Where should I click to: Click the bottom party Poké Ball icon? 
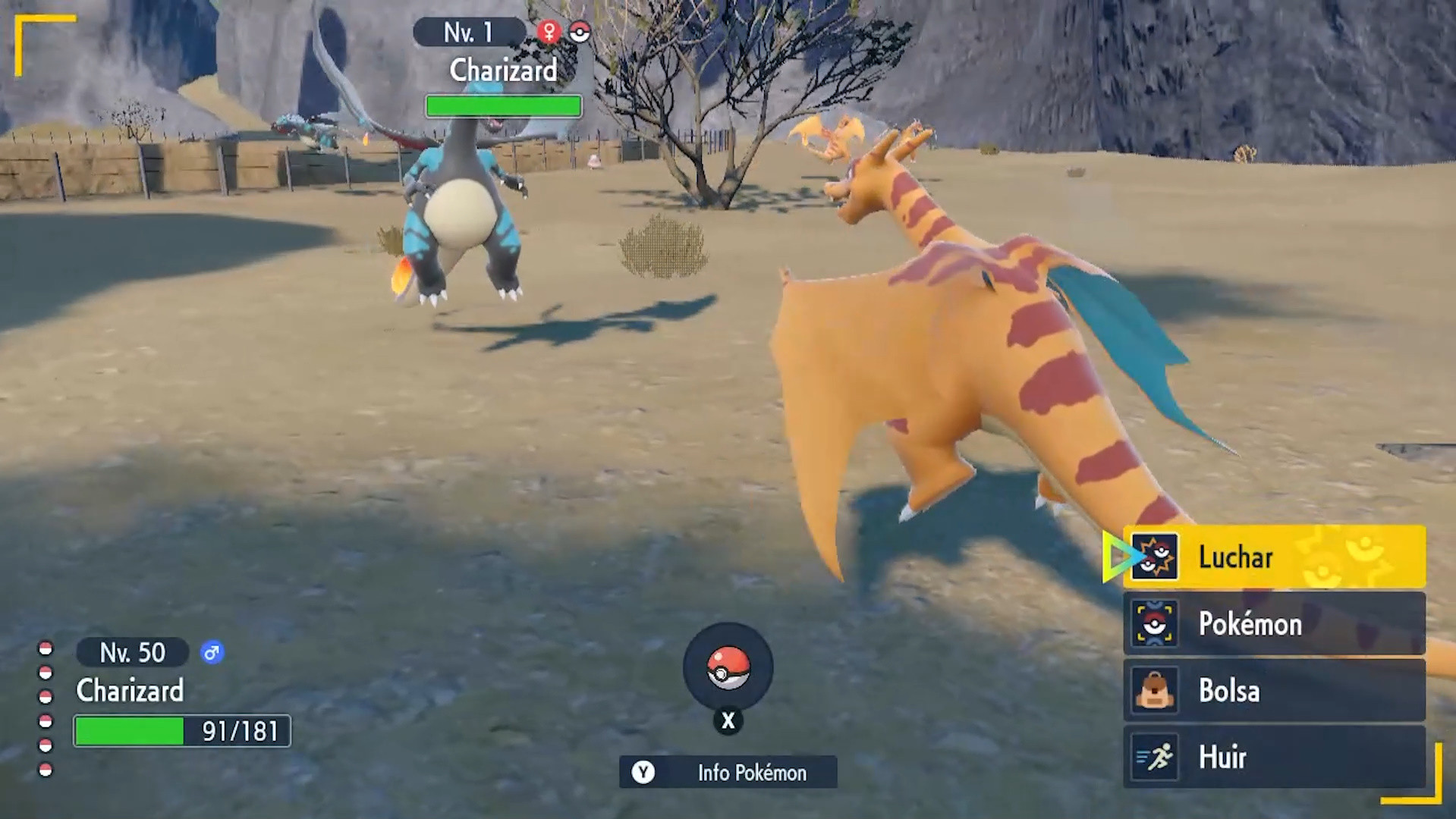[46, 768]
